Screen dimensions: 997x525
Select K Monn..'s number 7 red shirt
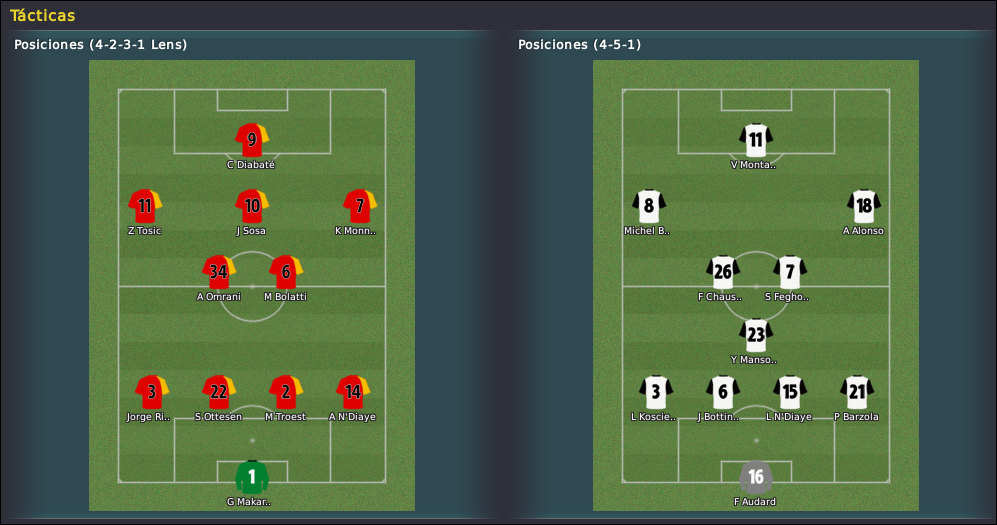(x=359, y=206)
